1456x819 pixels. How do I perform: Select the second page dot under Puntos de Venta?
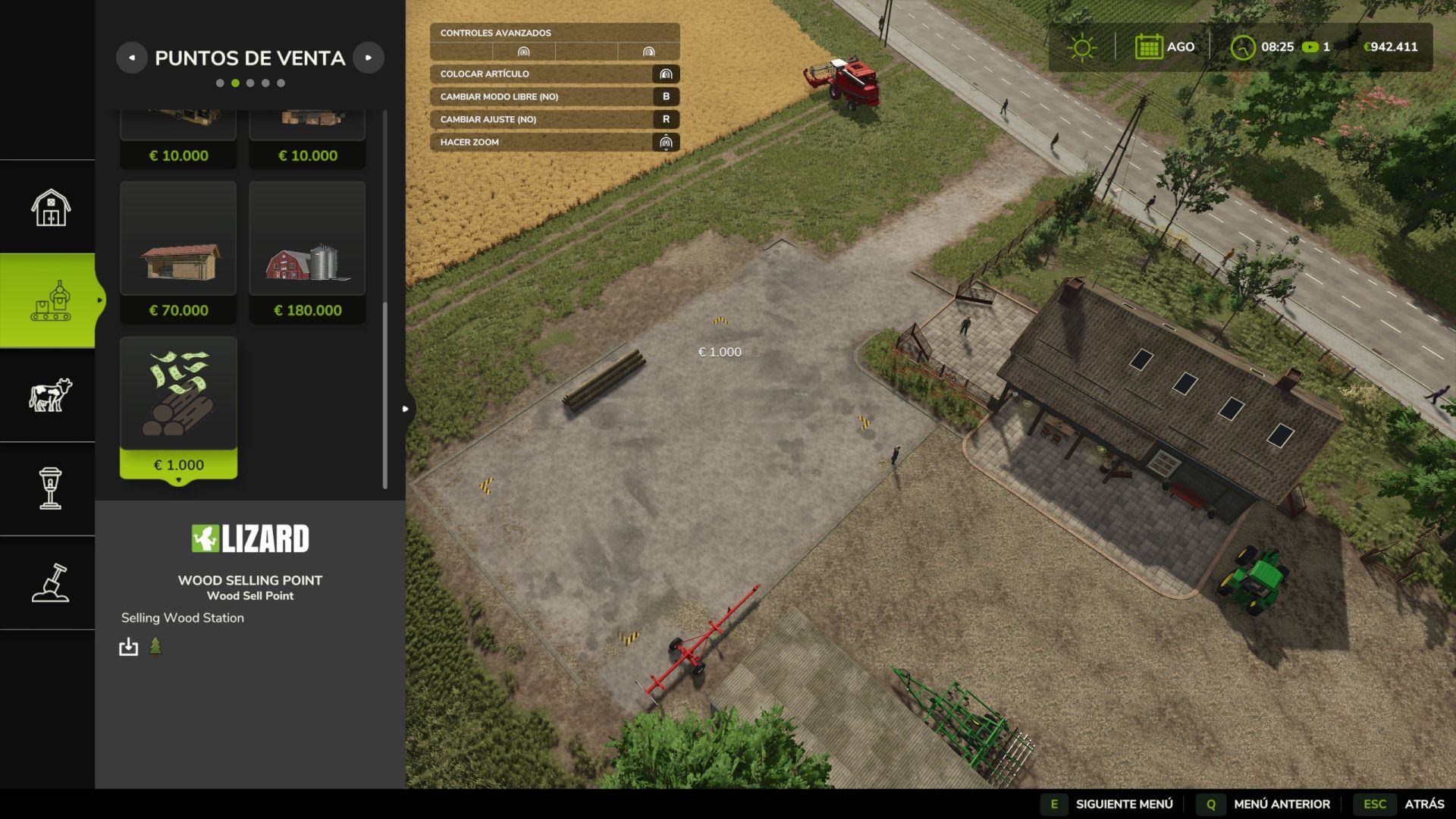(235, 83)
